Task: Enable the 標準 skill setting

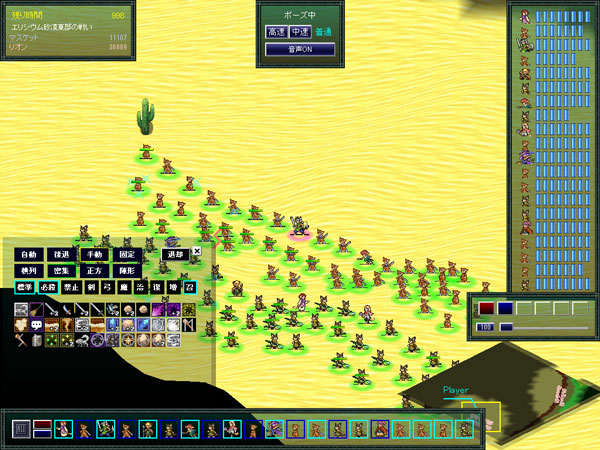Action: coord(24,288)
